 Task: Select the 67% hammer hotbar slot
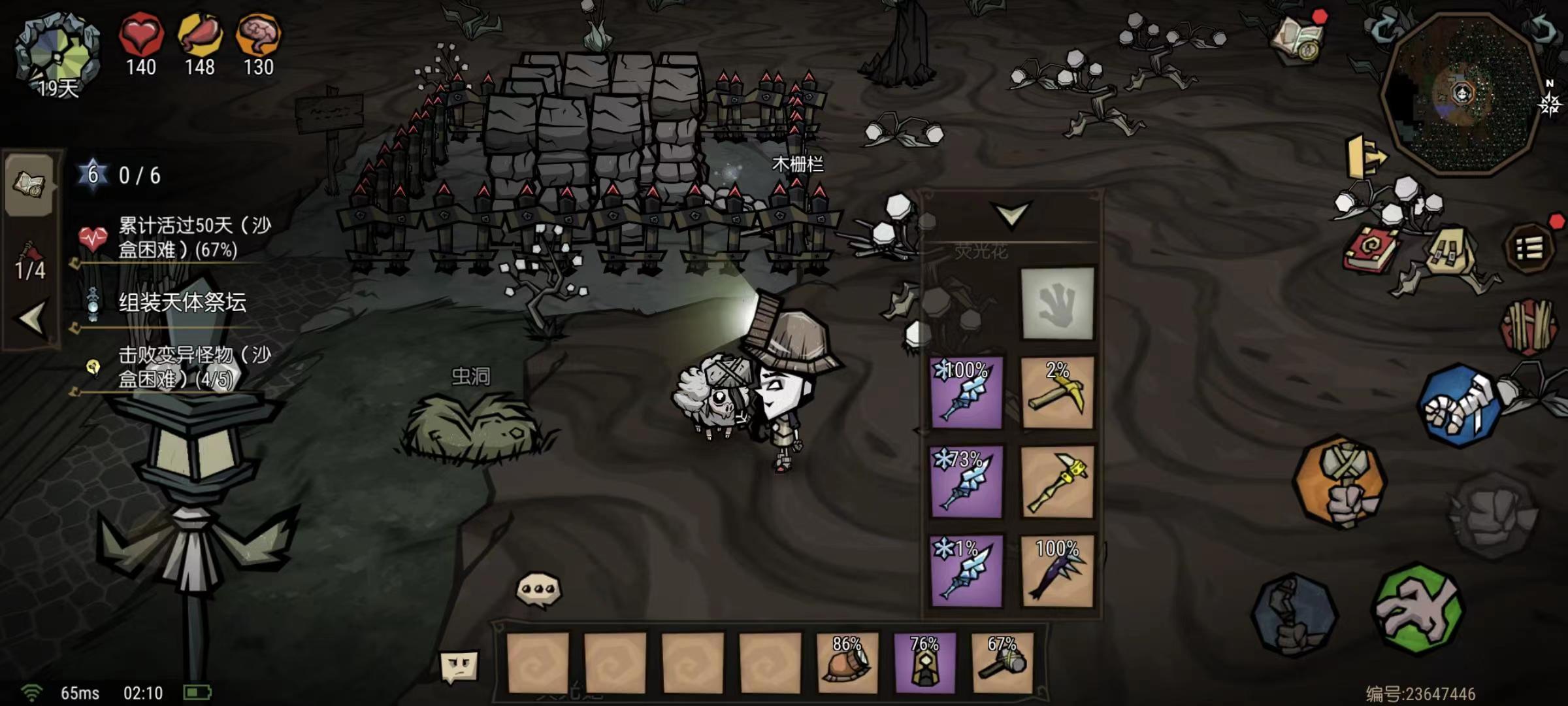coord(1002,662)
